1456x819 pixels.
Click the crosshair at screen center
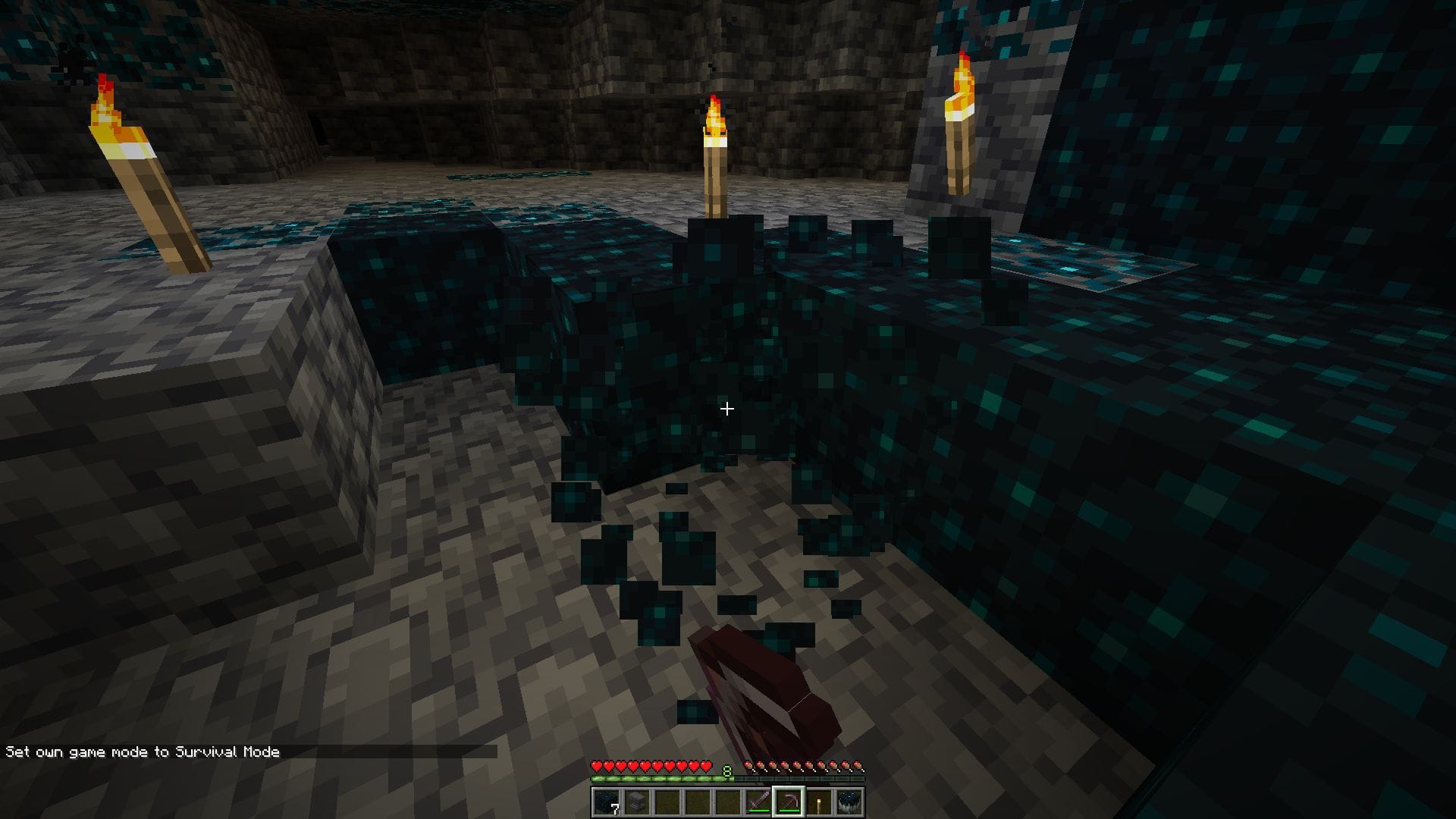pyautogui.click(x=727, y=409)
